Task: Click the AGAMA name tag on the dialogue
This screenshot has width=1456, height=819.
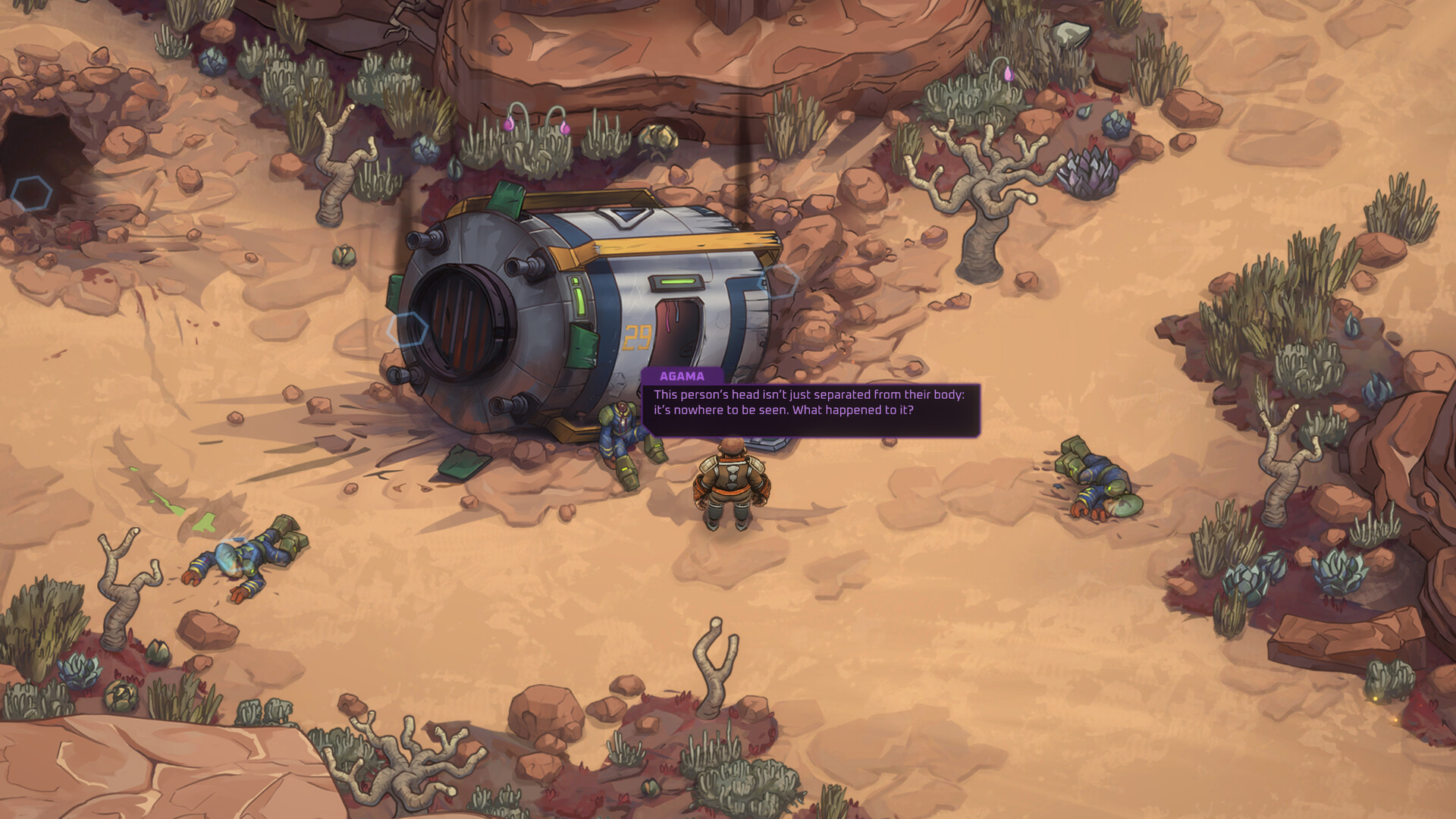Action: click(681, 375)
